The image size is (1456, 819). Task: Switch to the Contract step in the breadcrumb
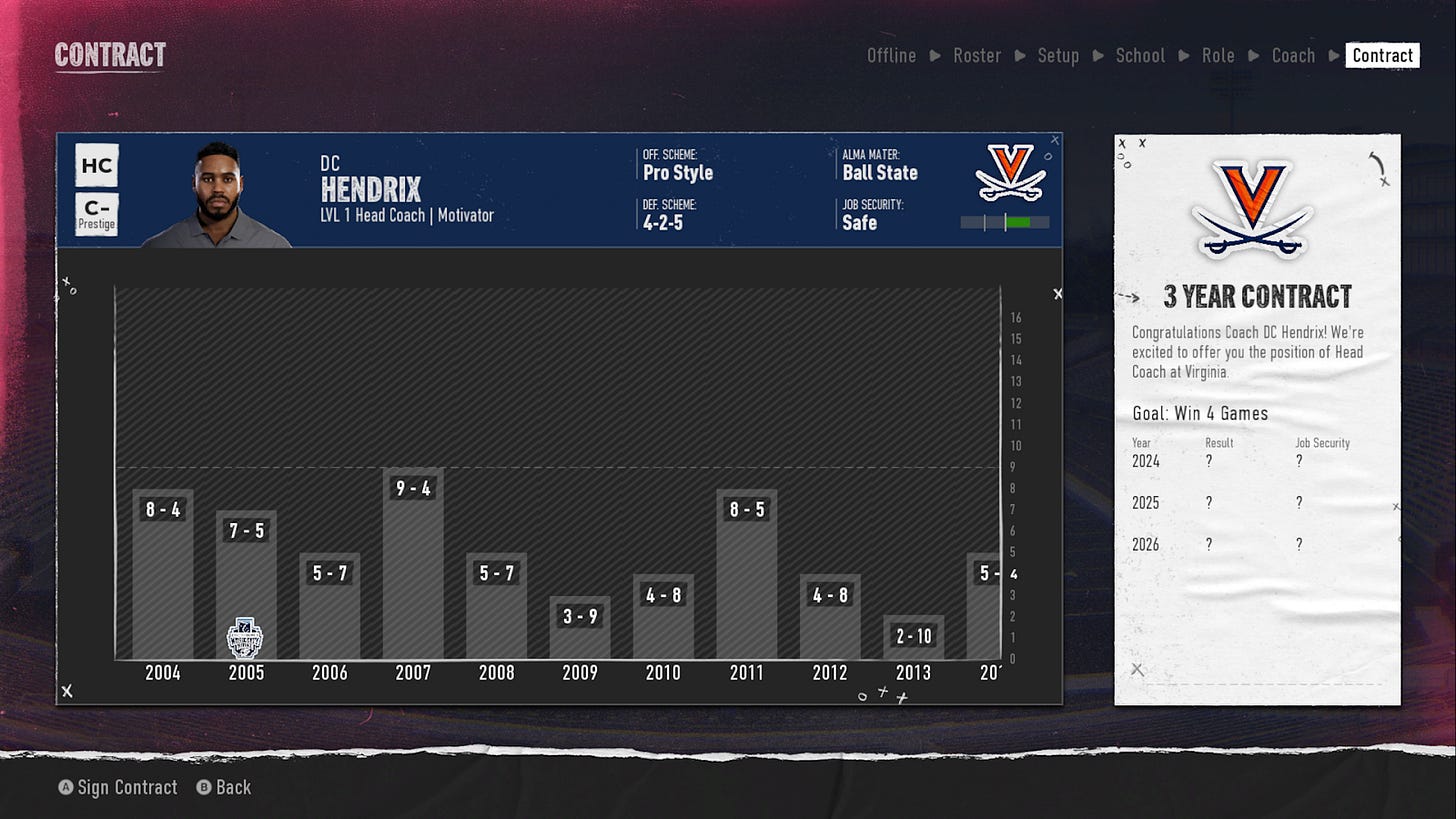tap(1383, 56)
